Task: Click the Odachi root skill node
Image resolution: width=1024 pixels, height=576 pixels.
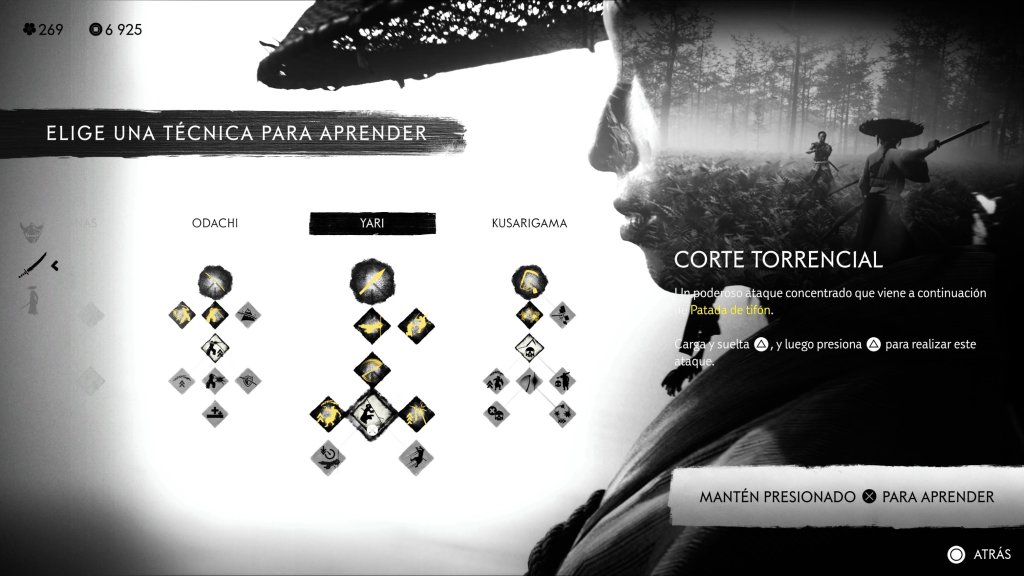Action: coord(212,280)
